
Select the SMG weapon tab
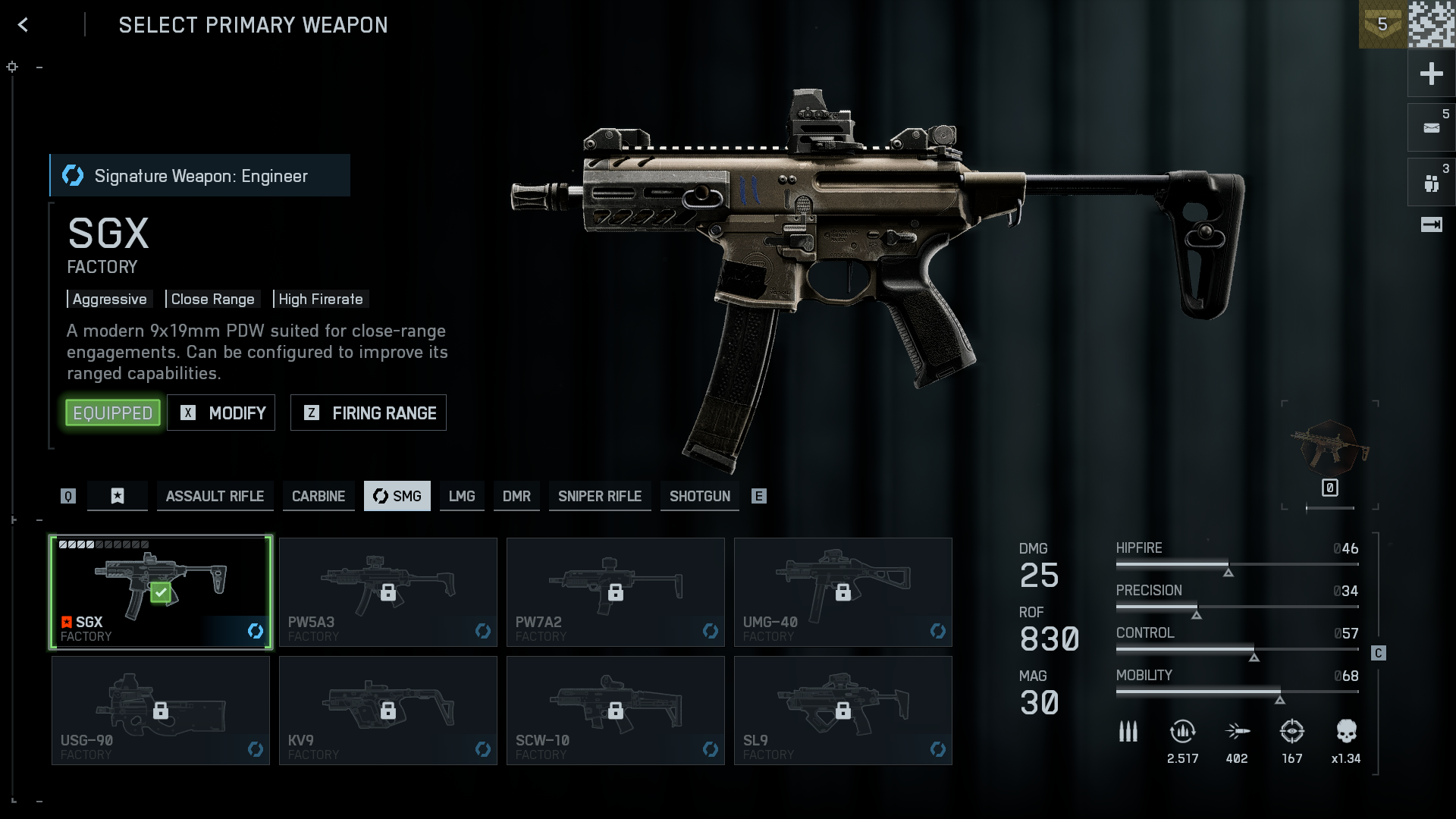397,496
